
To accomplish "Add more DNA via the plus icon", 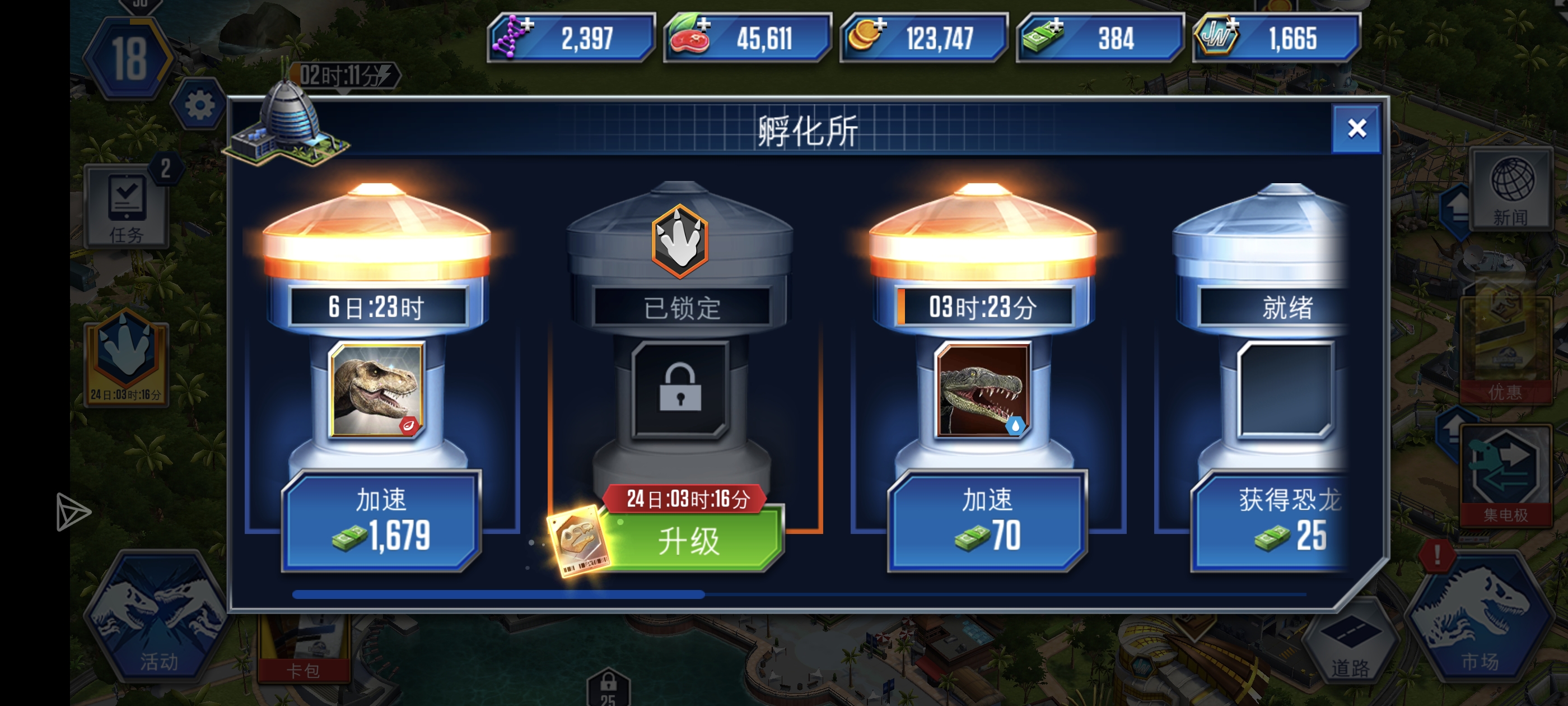I will click(527, 26).
